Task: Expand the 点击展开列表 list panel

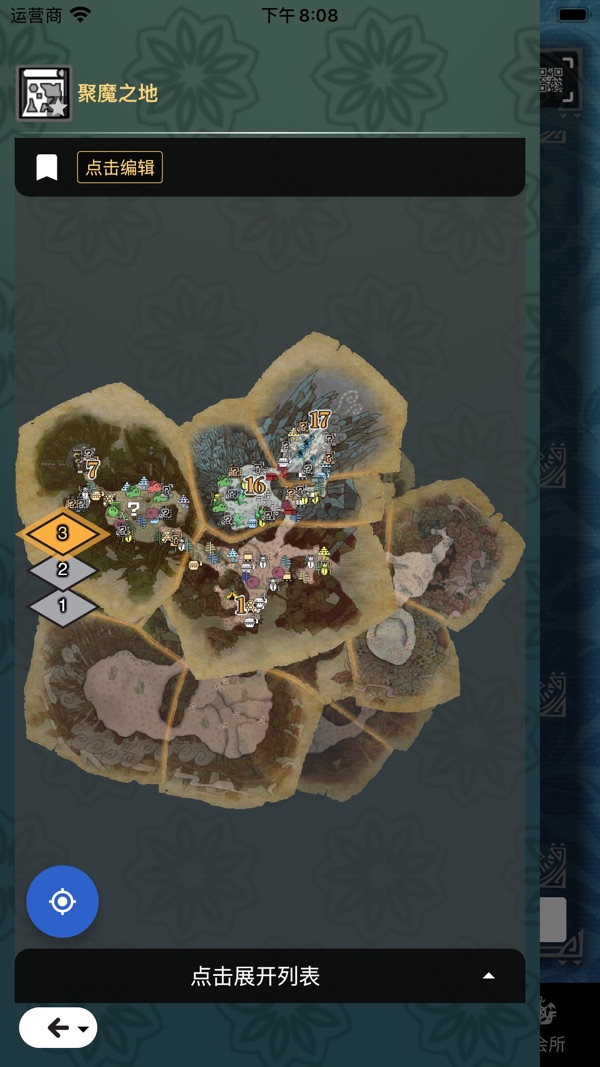Action: coord(270,976)
